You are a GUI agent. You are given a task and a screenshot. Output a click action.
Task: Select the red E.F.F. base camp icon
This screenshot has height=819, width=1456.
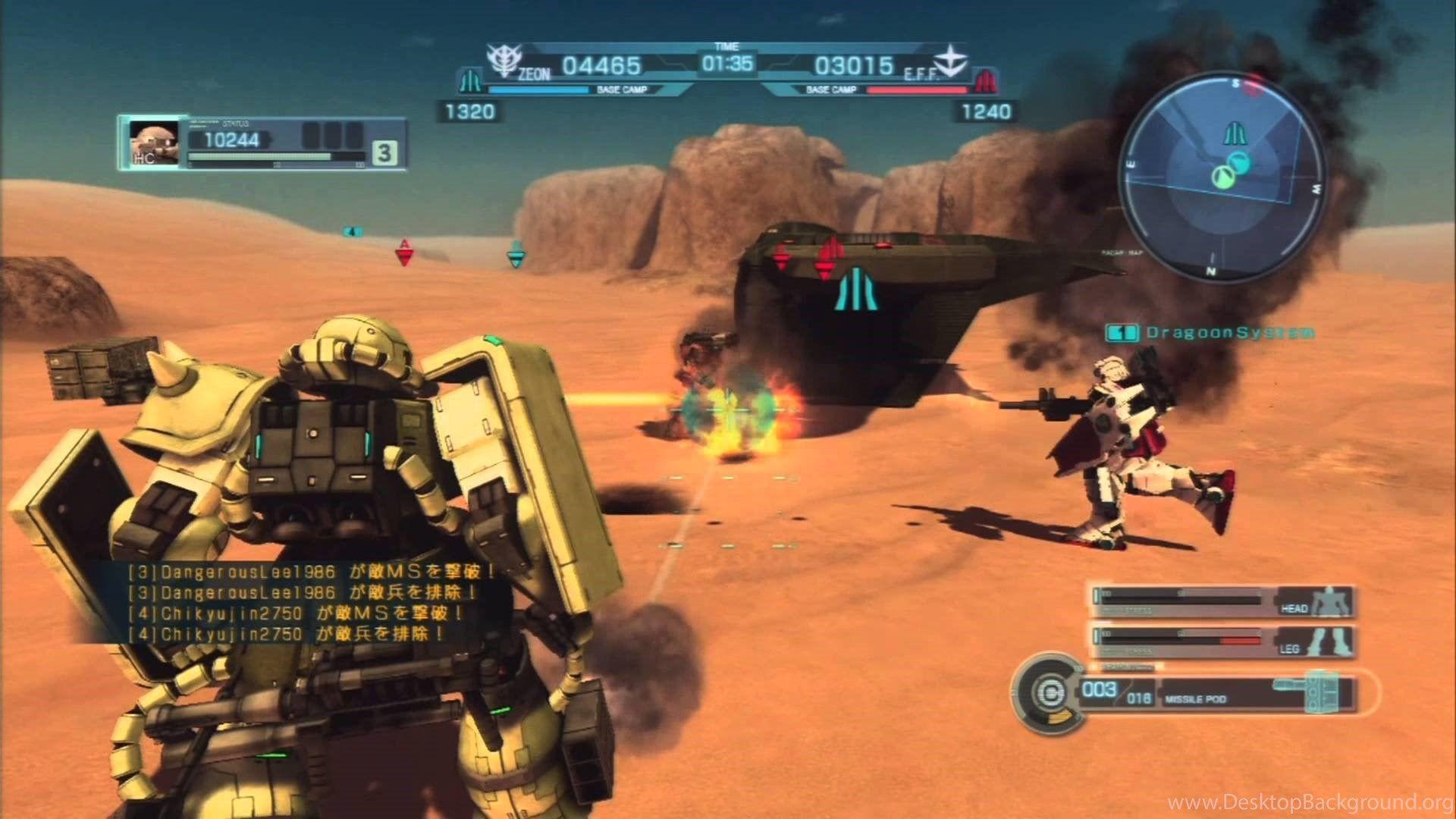click(984, 79)
